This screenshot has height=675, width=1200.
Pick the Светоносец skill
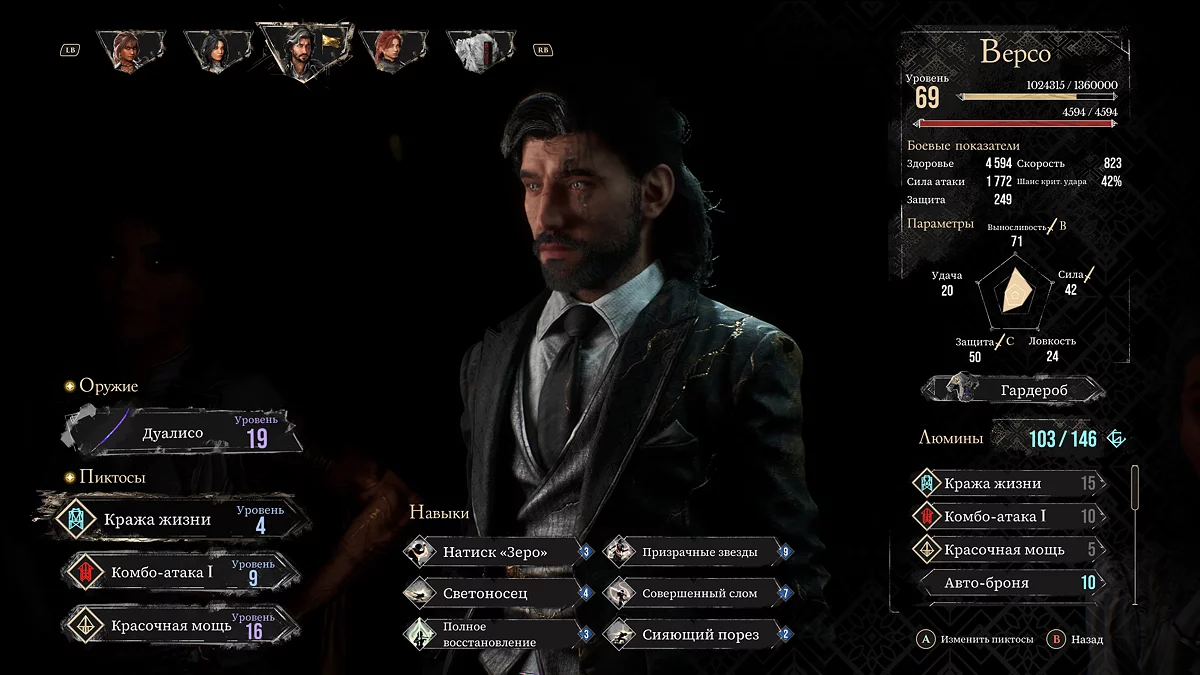tap(497, 593)
